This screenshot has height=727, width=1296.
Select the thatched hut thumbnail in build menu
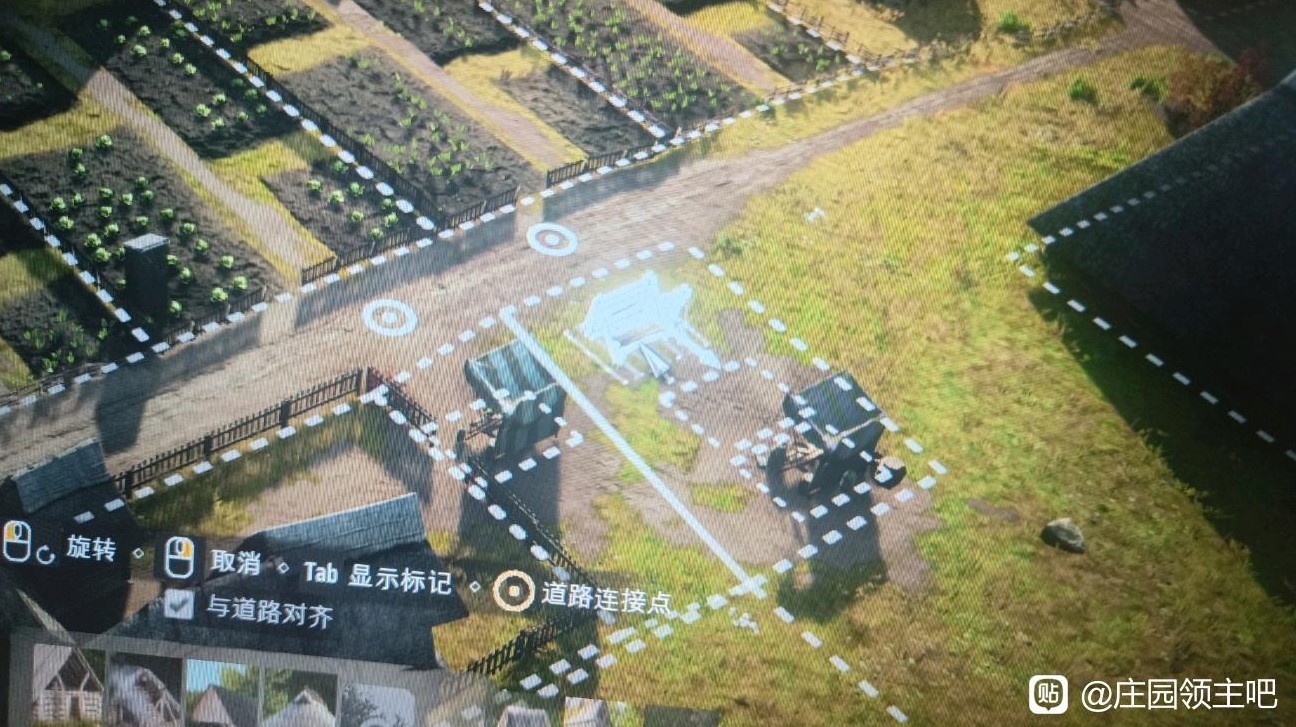coord(220,700)
